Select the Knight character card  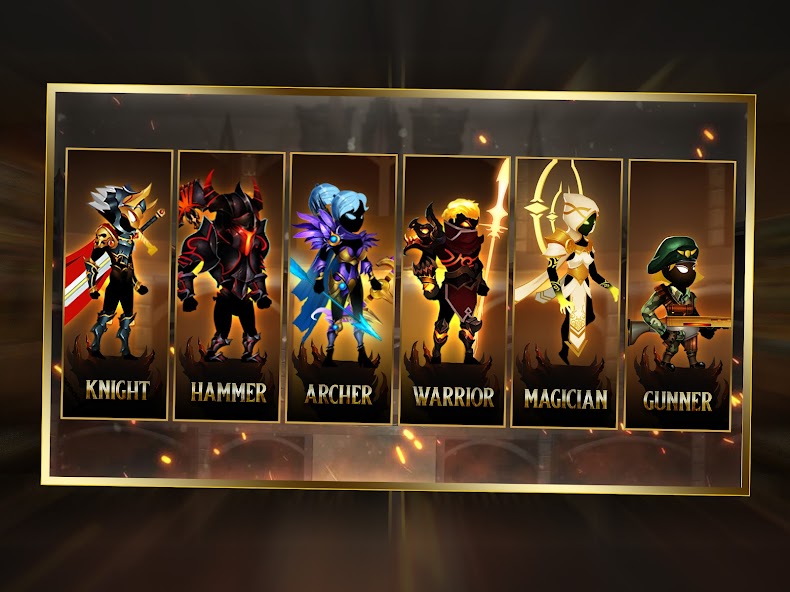pos(118,283)
